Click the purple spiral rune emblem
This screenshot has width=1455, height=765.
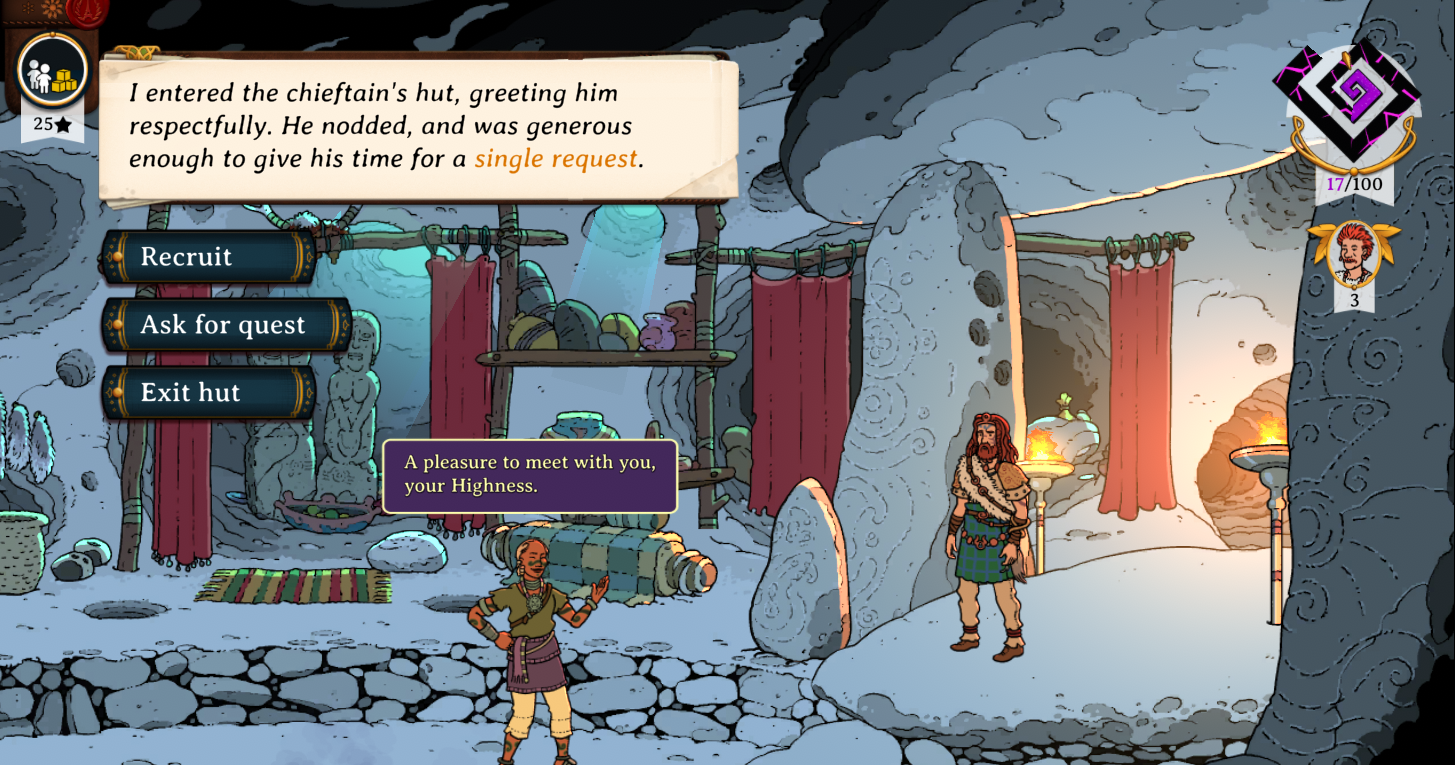click(1353, 100)
